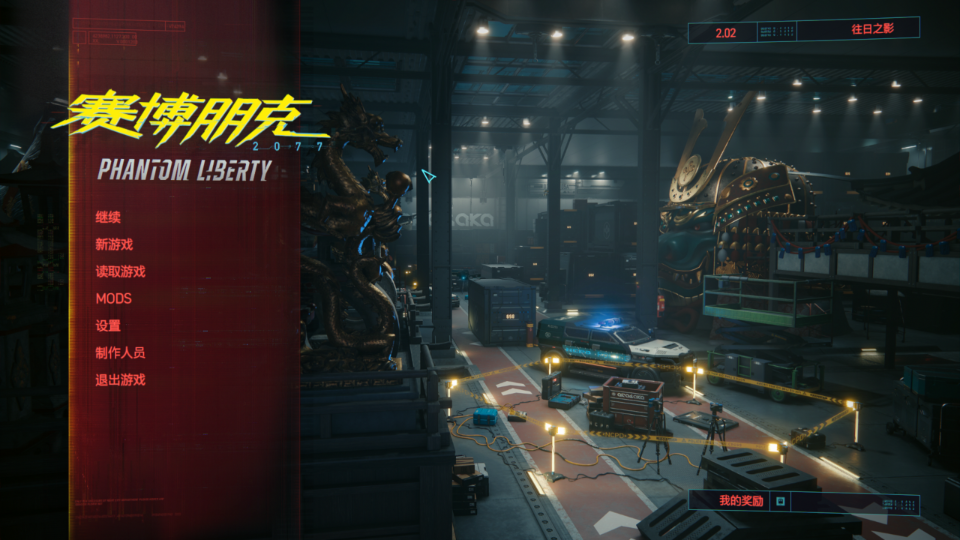Click the 往日之影 expansion banner
Image resolution: width=960 pixels, height=540 pixels.
(x=871, y=31)
